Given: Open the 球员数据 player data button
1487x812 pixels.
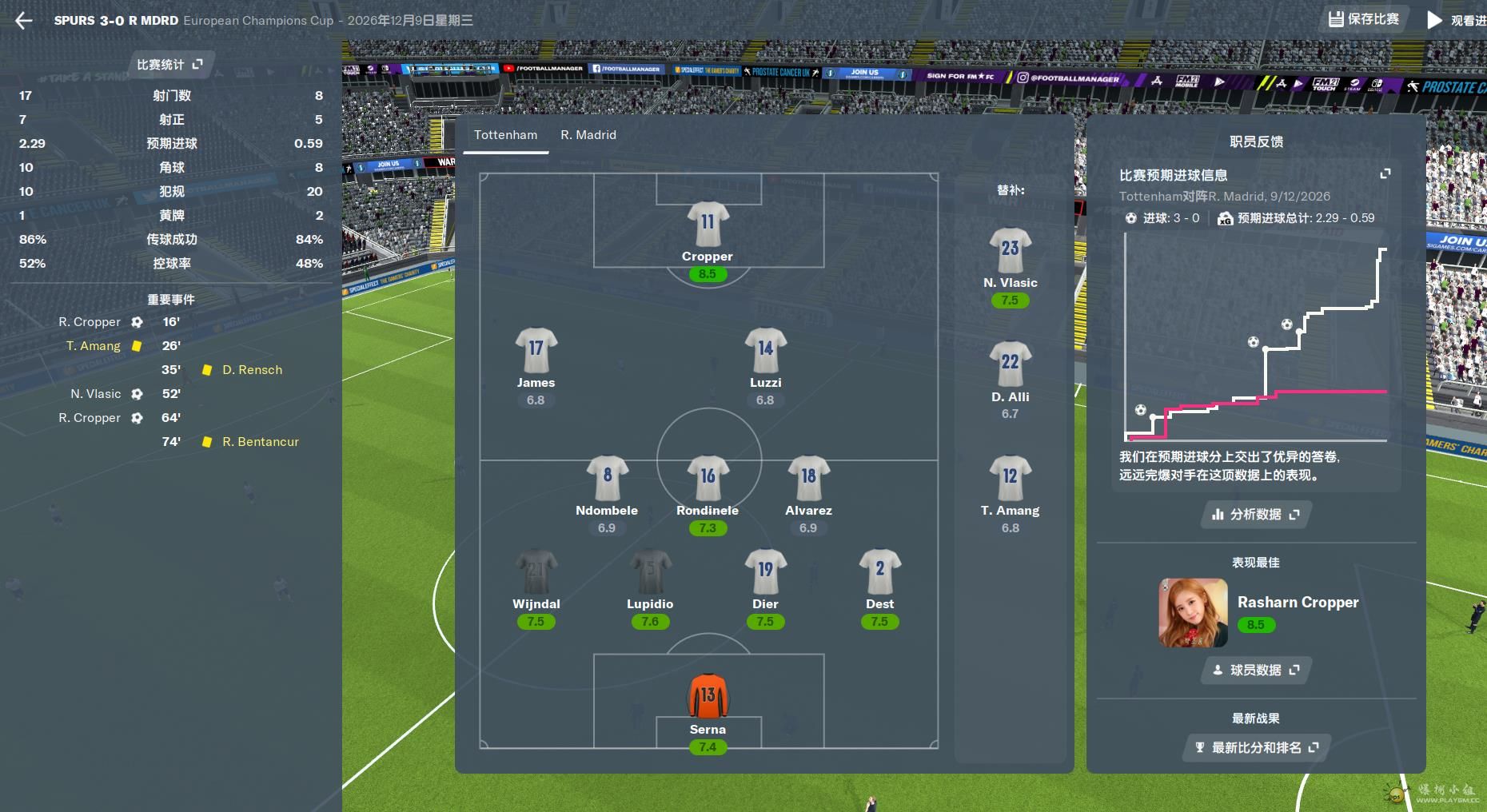Looking at the screenshot, I should tap(1255, 671).
